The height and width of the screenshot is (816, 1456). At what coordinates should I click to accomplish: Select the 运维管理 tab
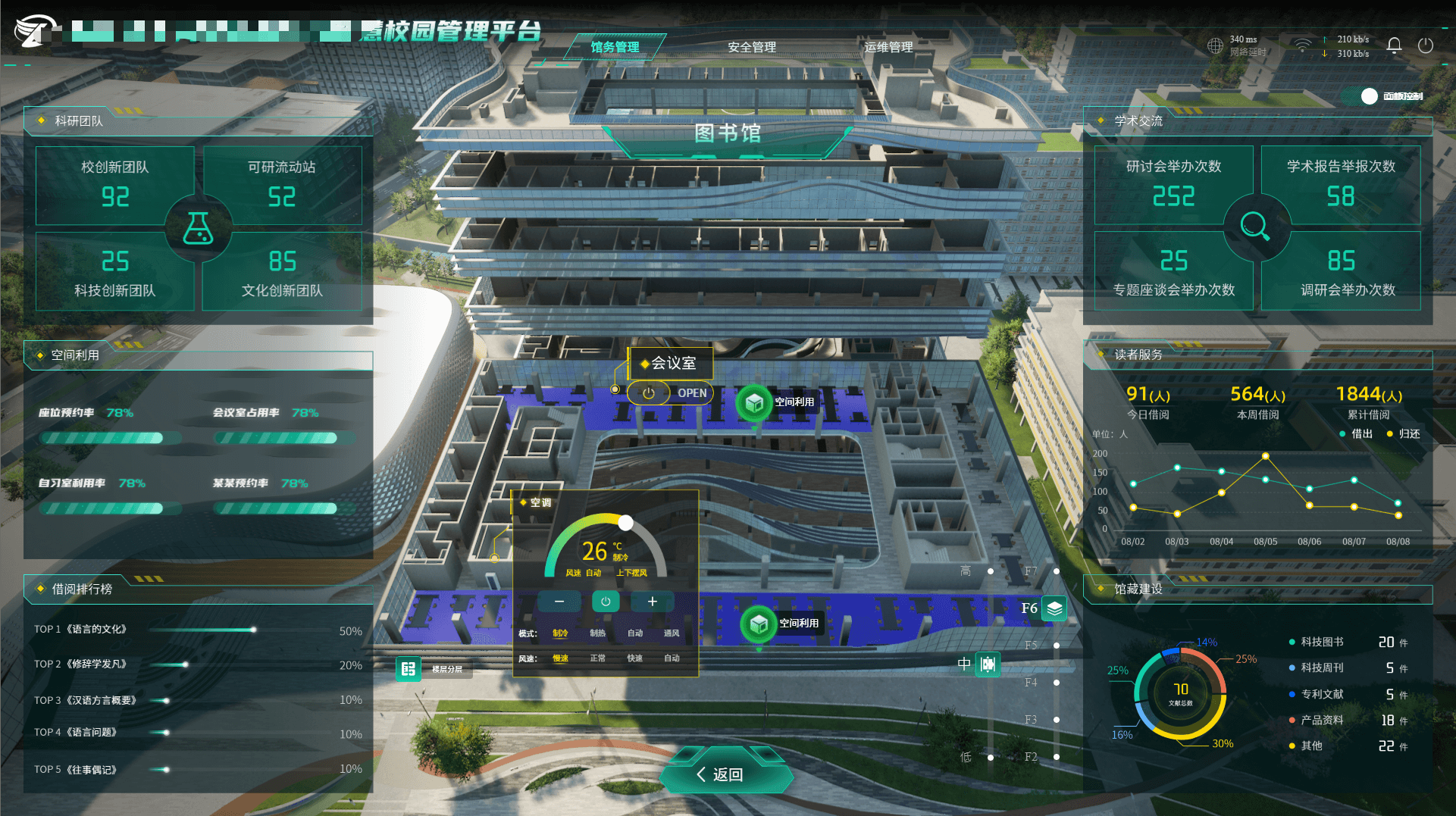[x=888, y=47]
